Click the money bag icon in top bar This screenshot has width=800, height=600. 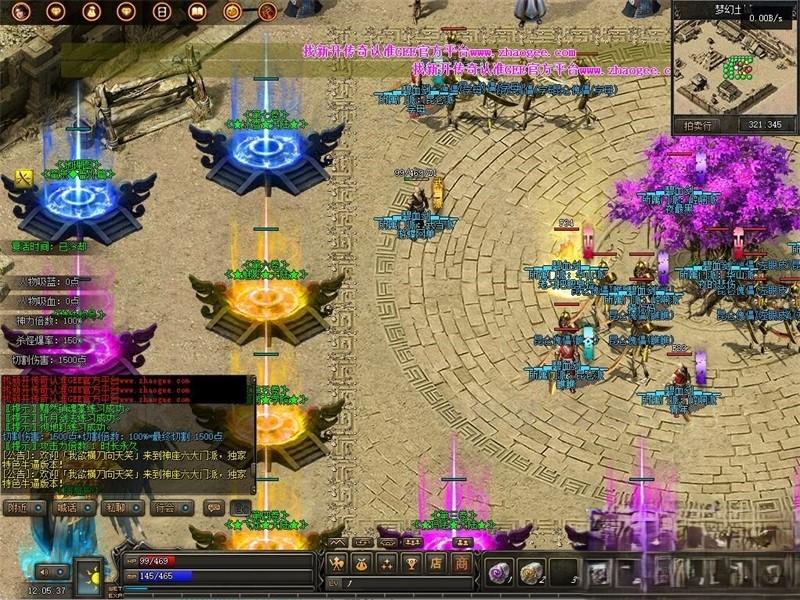point(91,13)
